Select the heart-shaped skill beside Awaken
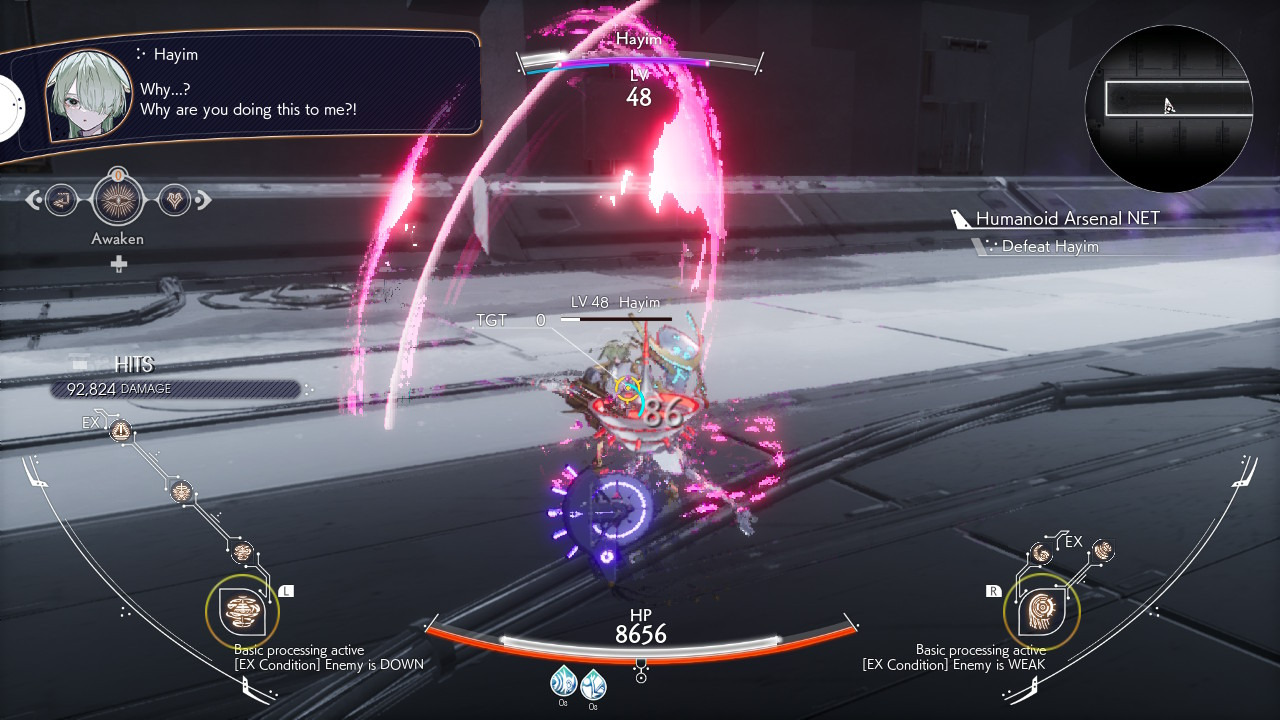Screen dimensions: 1280x720 click(x=174, y=200)
